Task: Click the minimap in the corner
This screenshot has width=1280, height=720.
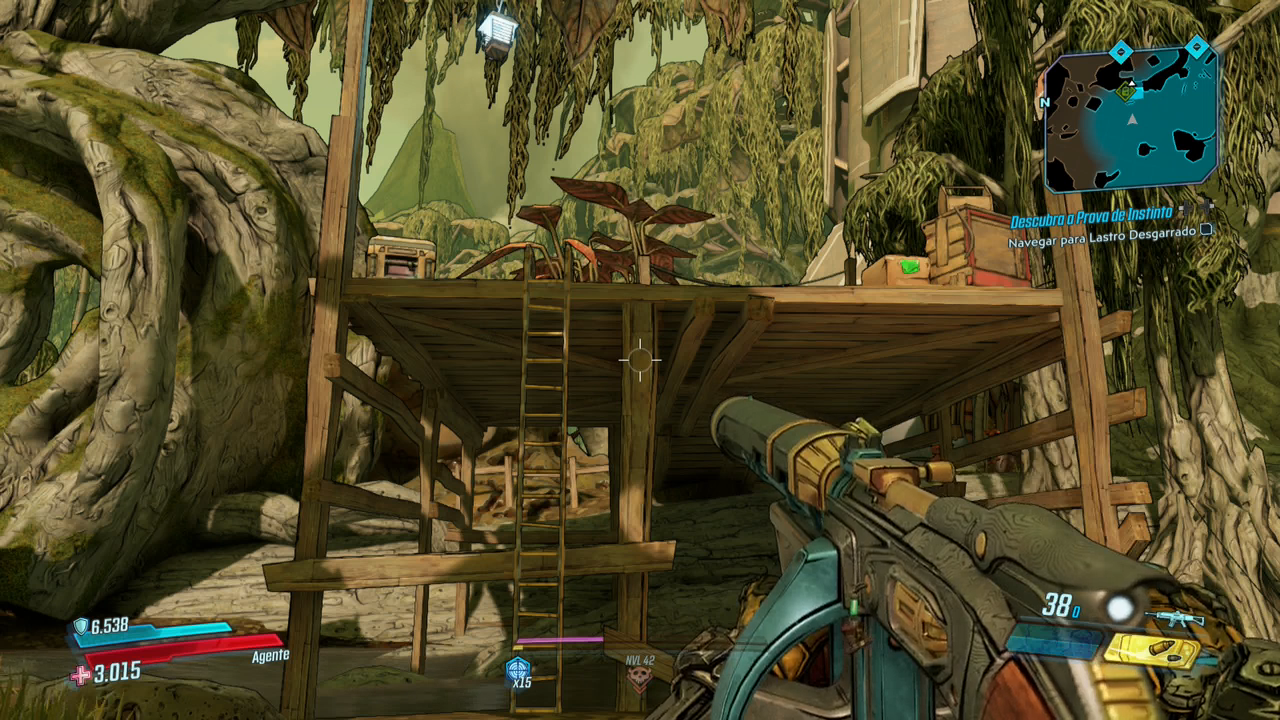Action: coord(1132,118)
